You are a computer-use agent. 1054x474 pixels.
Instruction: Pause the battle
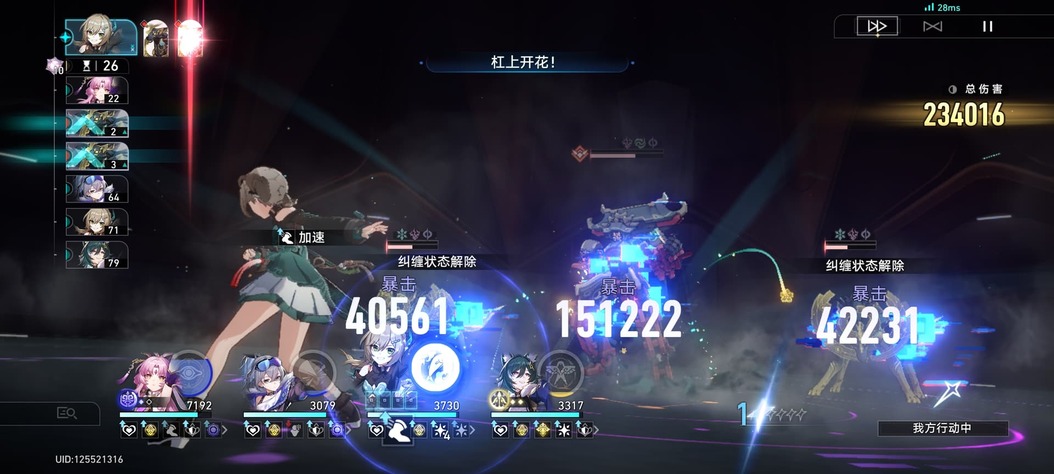[987, 26]
